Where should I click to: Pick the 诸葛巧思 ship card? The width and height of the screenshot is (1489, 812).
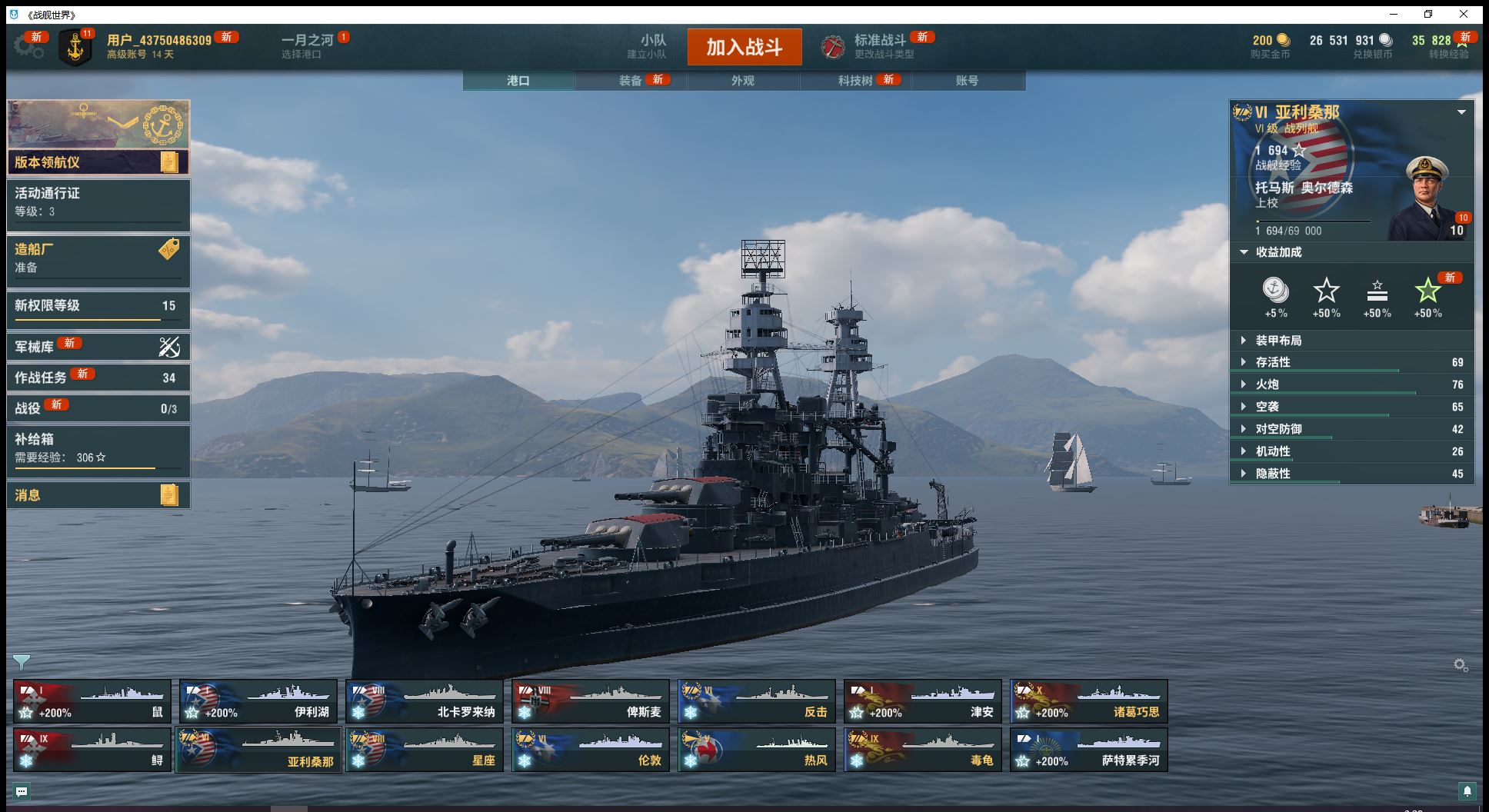1088,701
